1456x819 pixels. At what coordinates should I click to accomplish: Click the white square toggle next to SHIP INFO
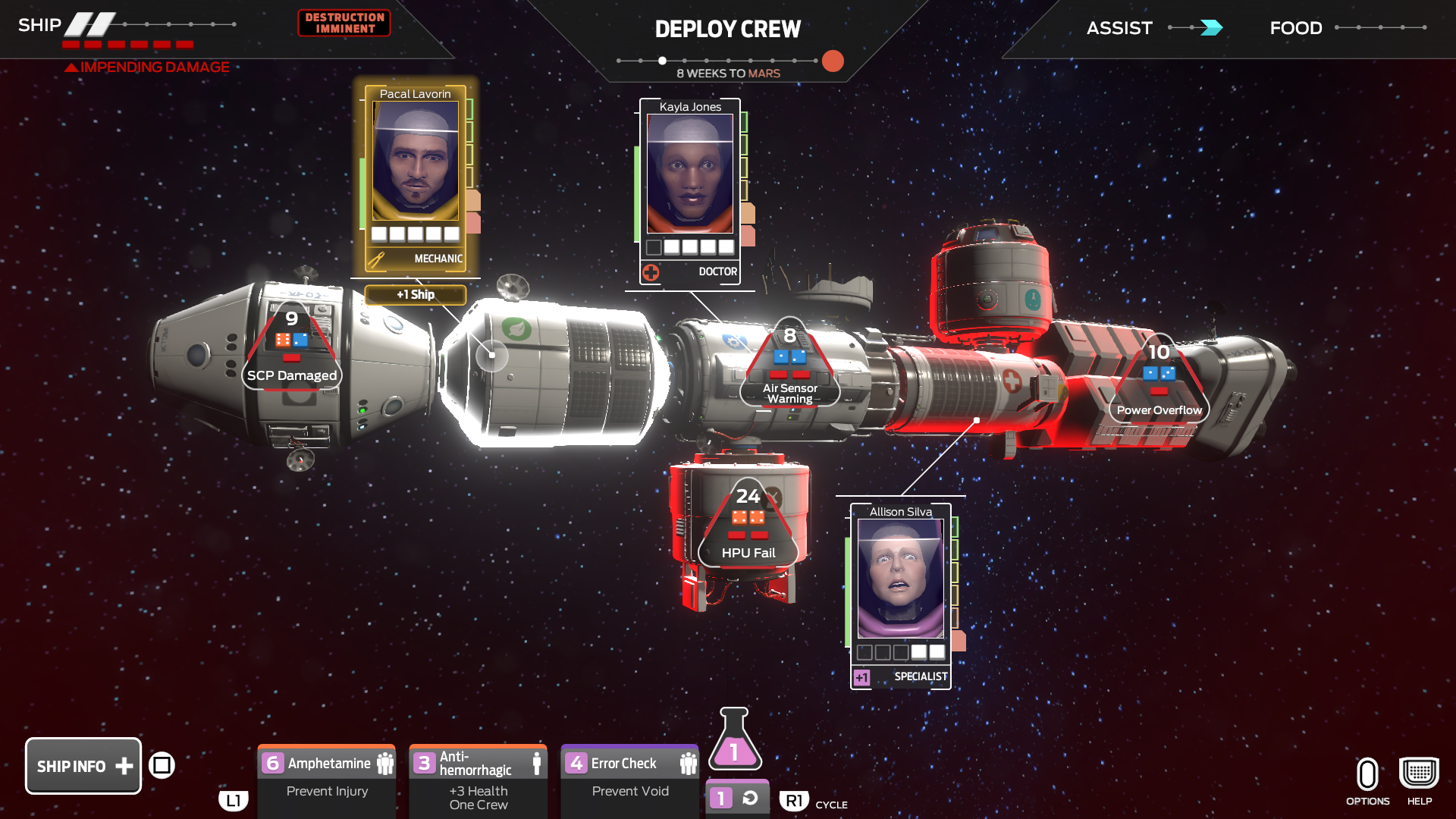(x=163, y=765)
